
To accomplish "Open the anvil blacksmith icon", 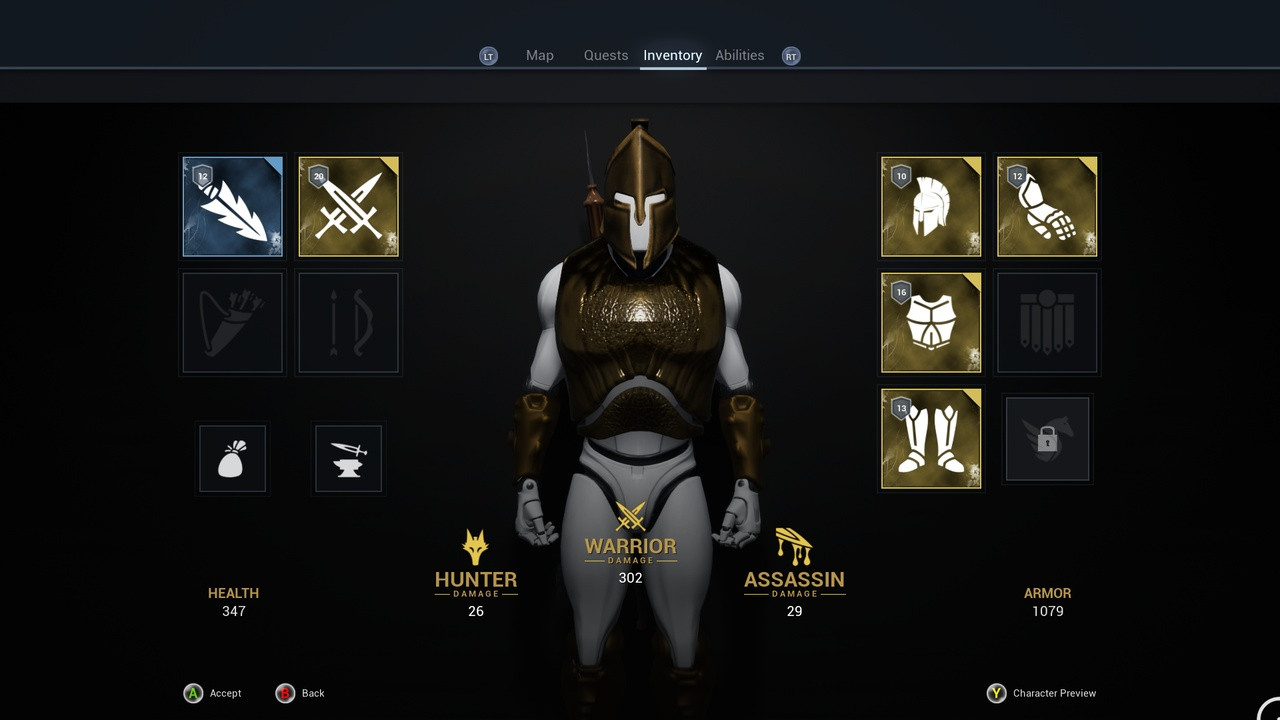I will point(349,459).
